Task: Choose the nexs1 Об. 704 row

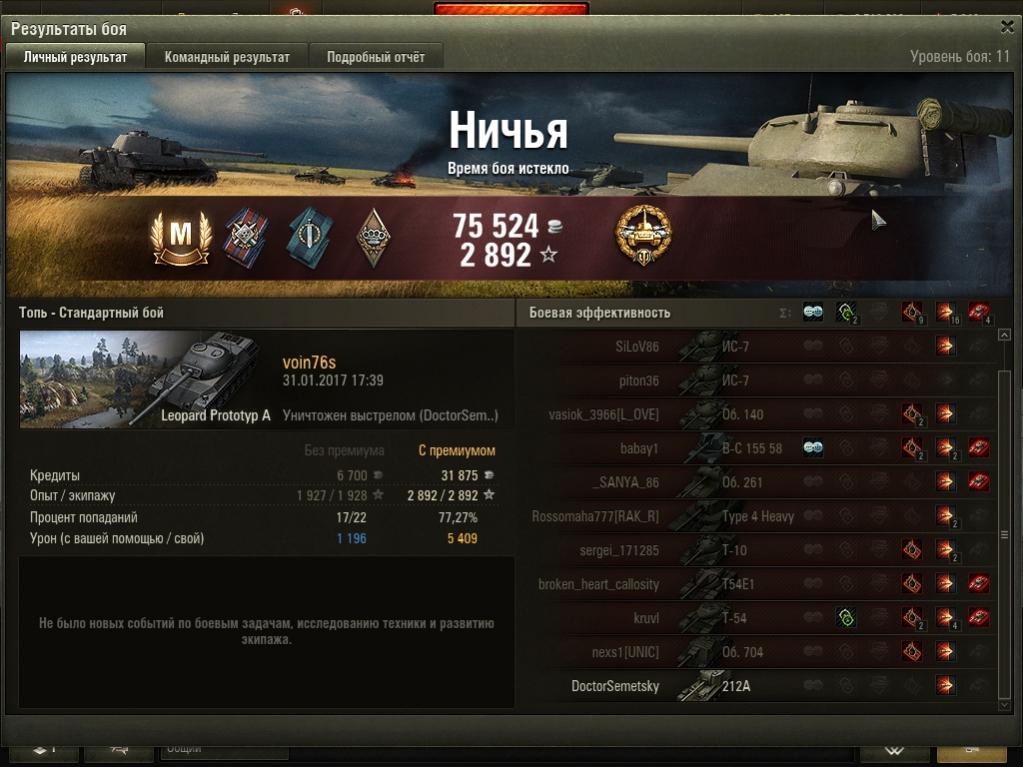Action: click(x=760, y=652)
